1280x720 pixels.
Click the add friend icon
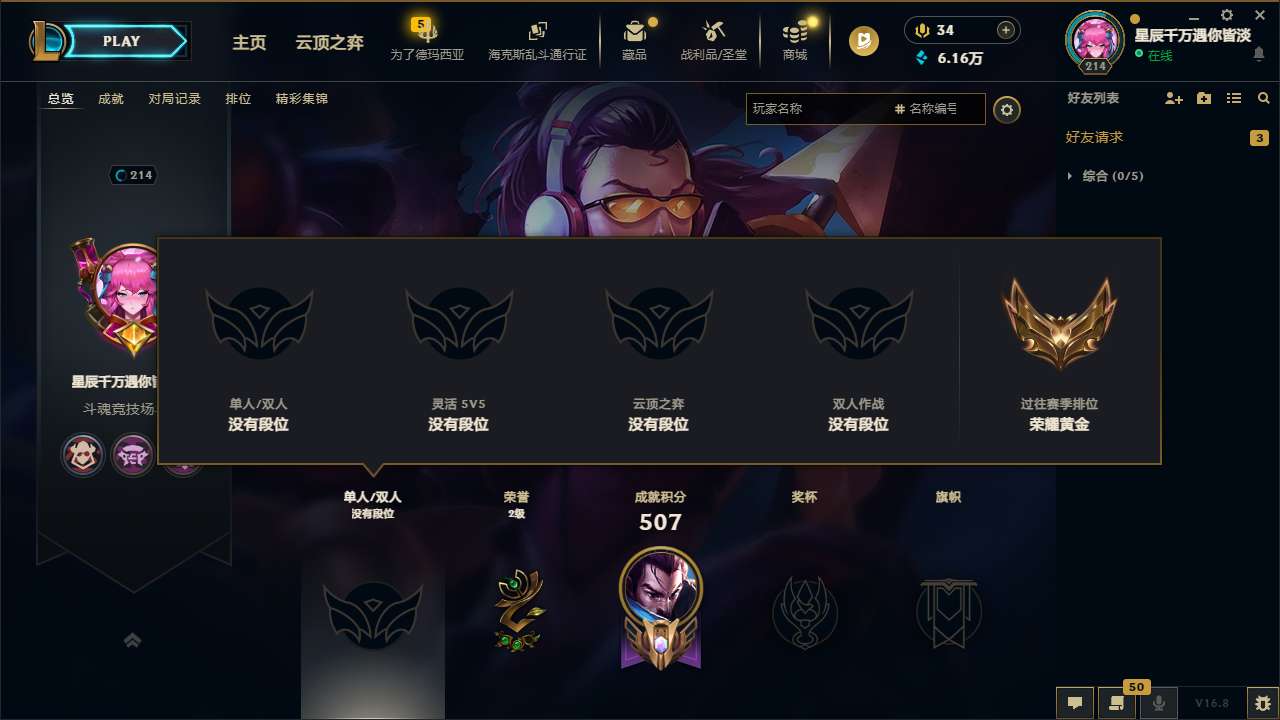pos(1171,98)
